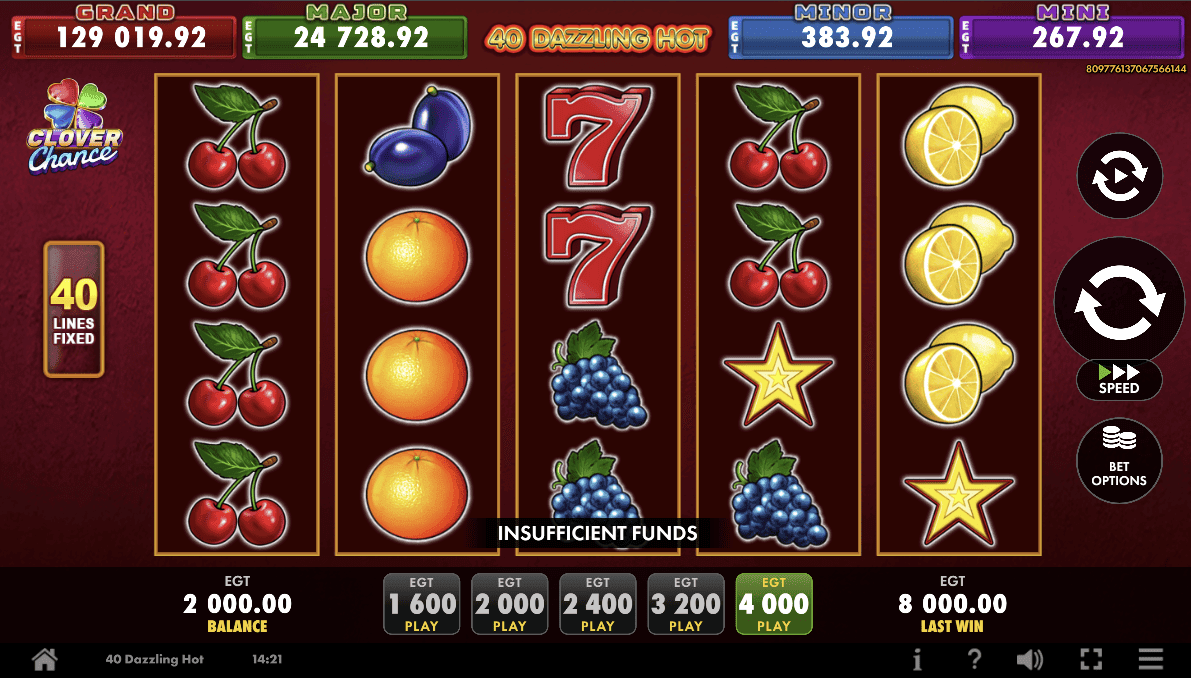1191x678 pixels.
Task: Choose the 2 000 bet play button
Action: 510,604
